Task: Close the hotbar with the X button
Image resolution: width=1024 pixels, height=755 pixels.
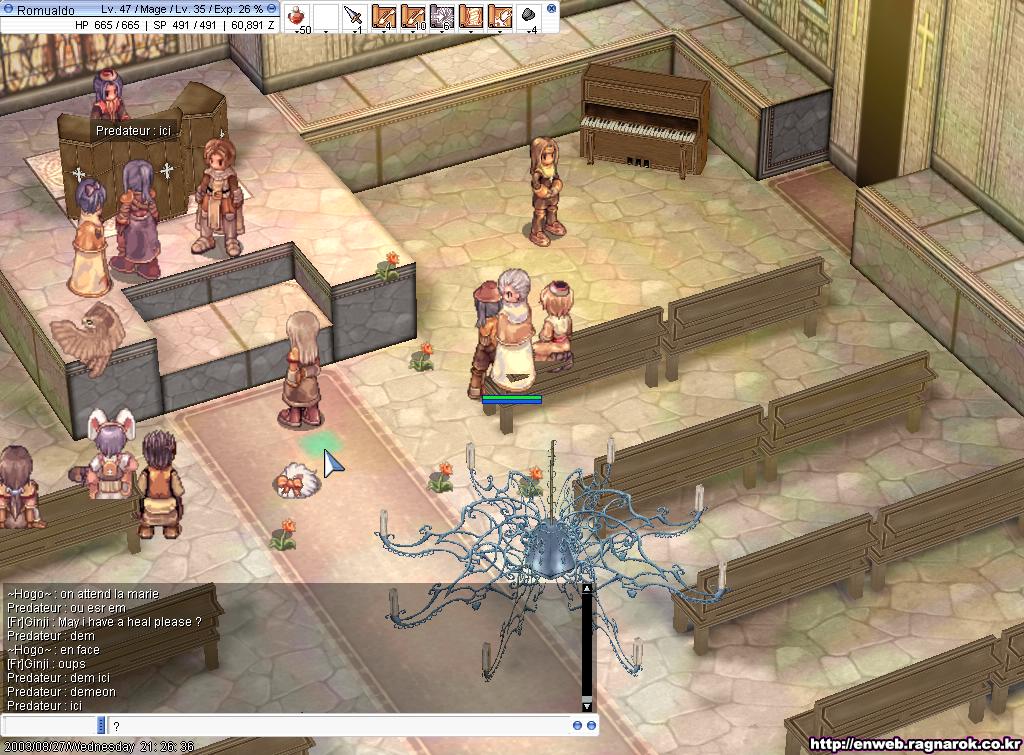Action: click(553, 9)
